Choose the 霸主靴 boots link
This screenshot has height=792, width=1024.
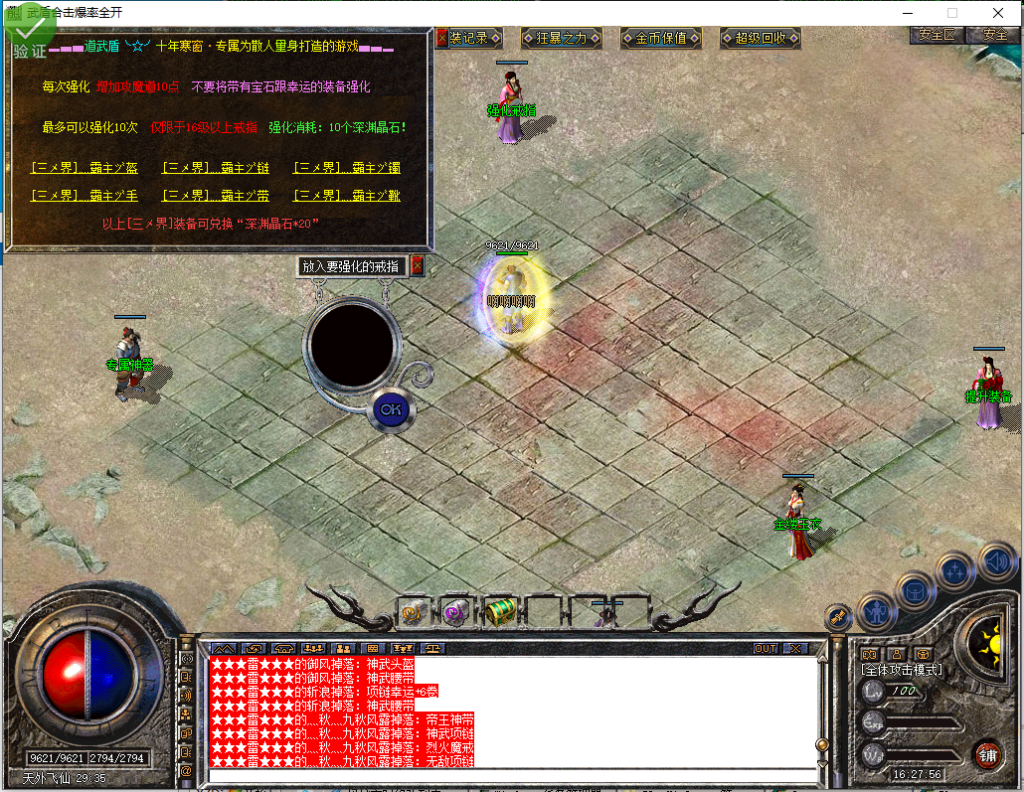click(346, 195)
